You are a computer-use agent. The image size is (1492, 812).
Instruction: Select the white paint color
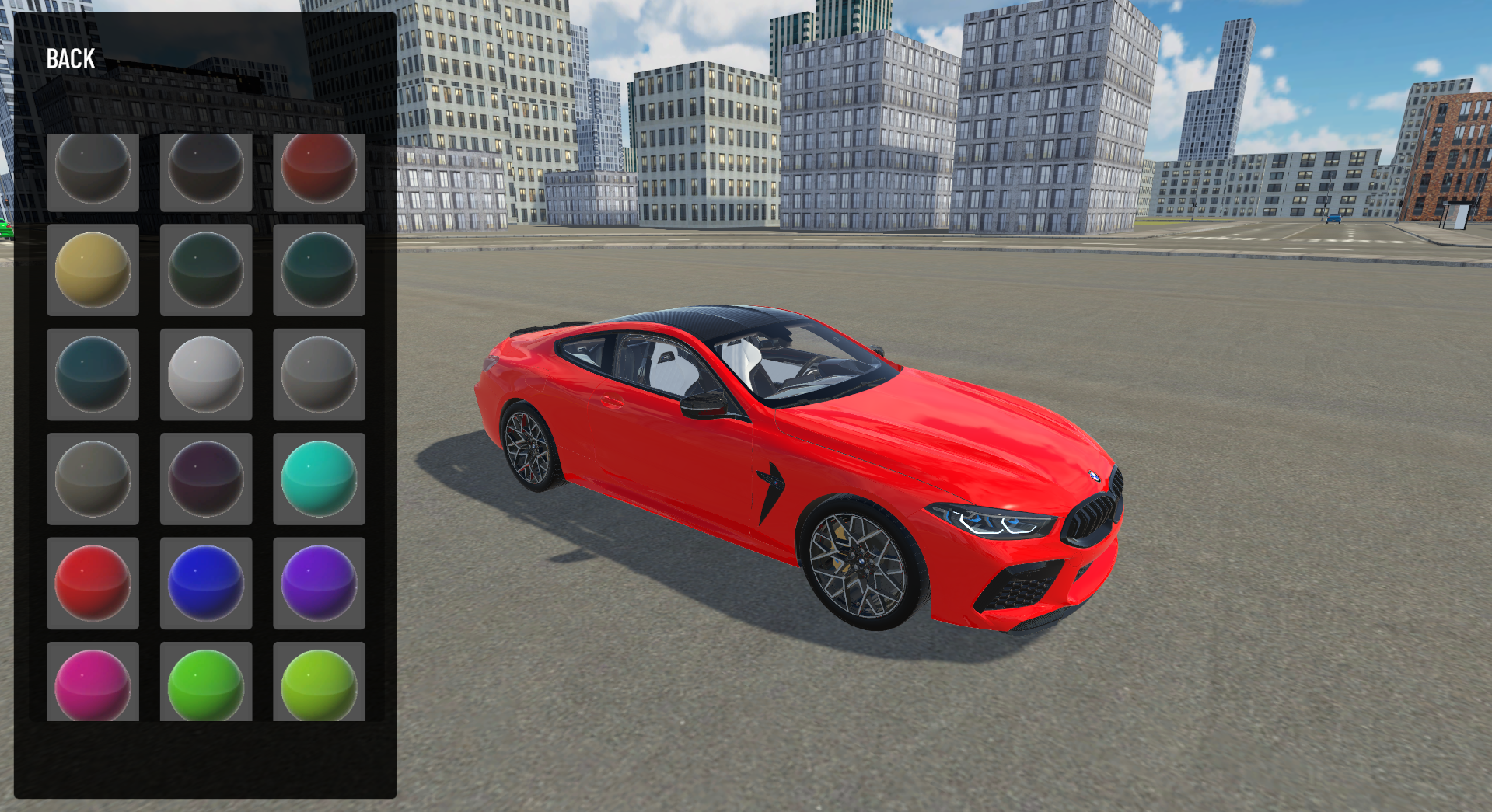click(205, 375)
